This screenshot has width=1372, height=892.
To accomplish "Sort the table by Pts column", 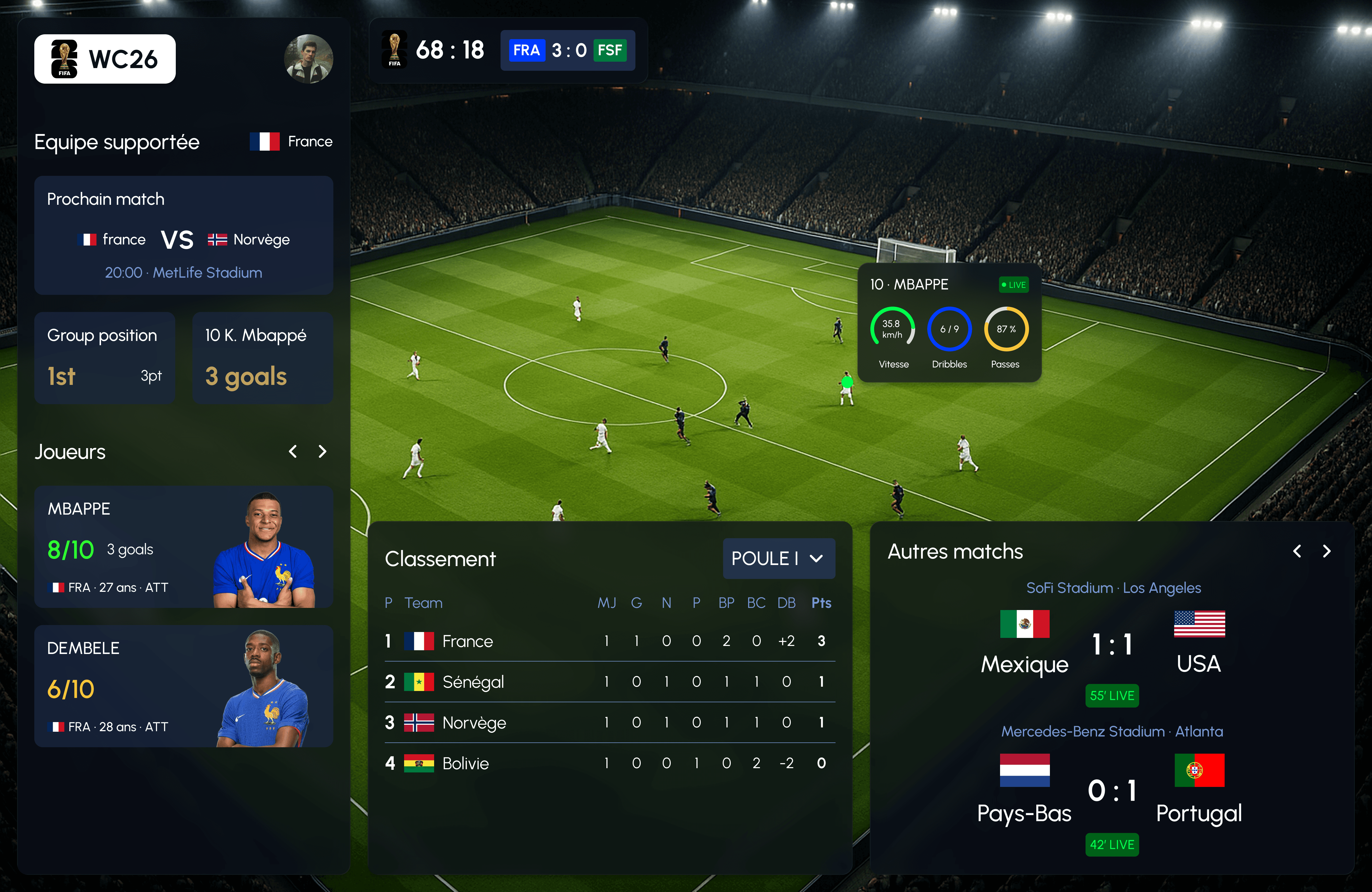I will click(x=821, y=603).
